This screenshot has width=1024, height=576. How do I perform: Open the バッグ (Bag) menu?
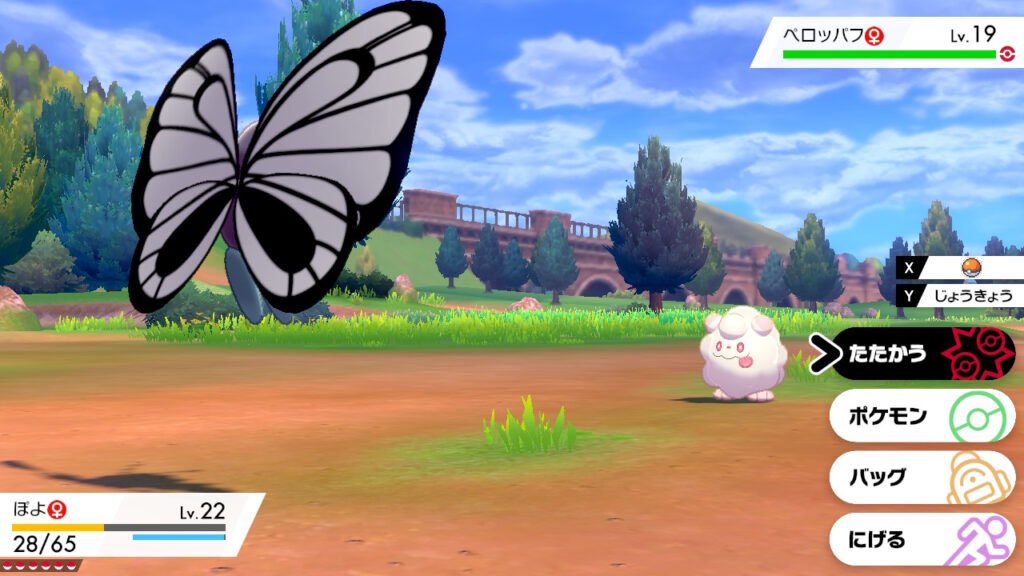click(x=920, y=478)
